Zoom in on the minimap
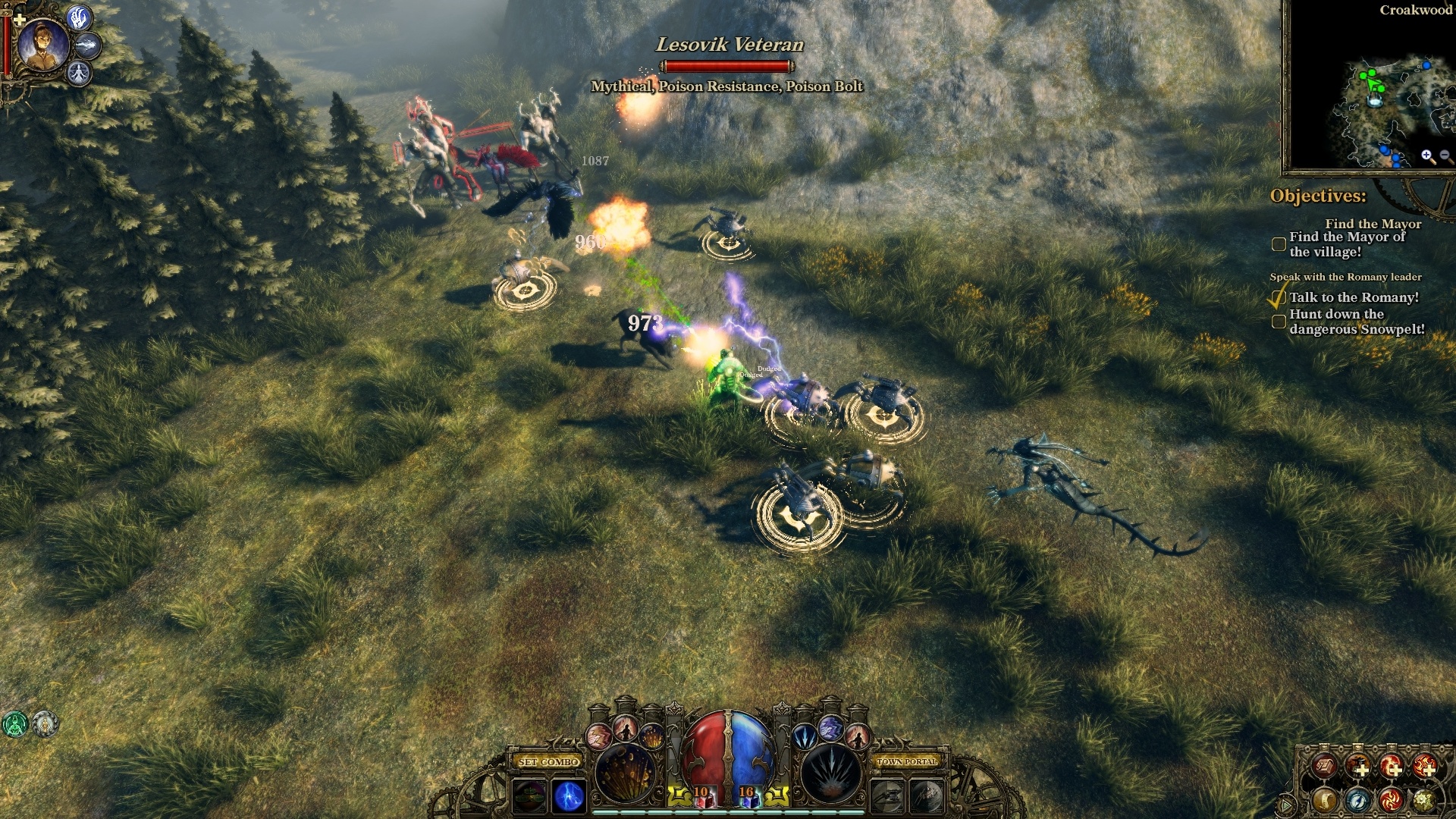Image resolution: width=1456 pixels, height=819 pixels. [x=1427, y=156]
